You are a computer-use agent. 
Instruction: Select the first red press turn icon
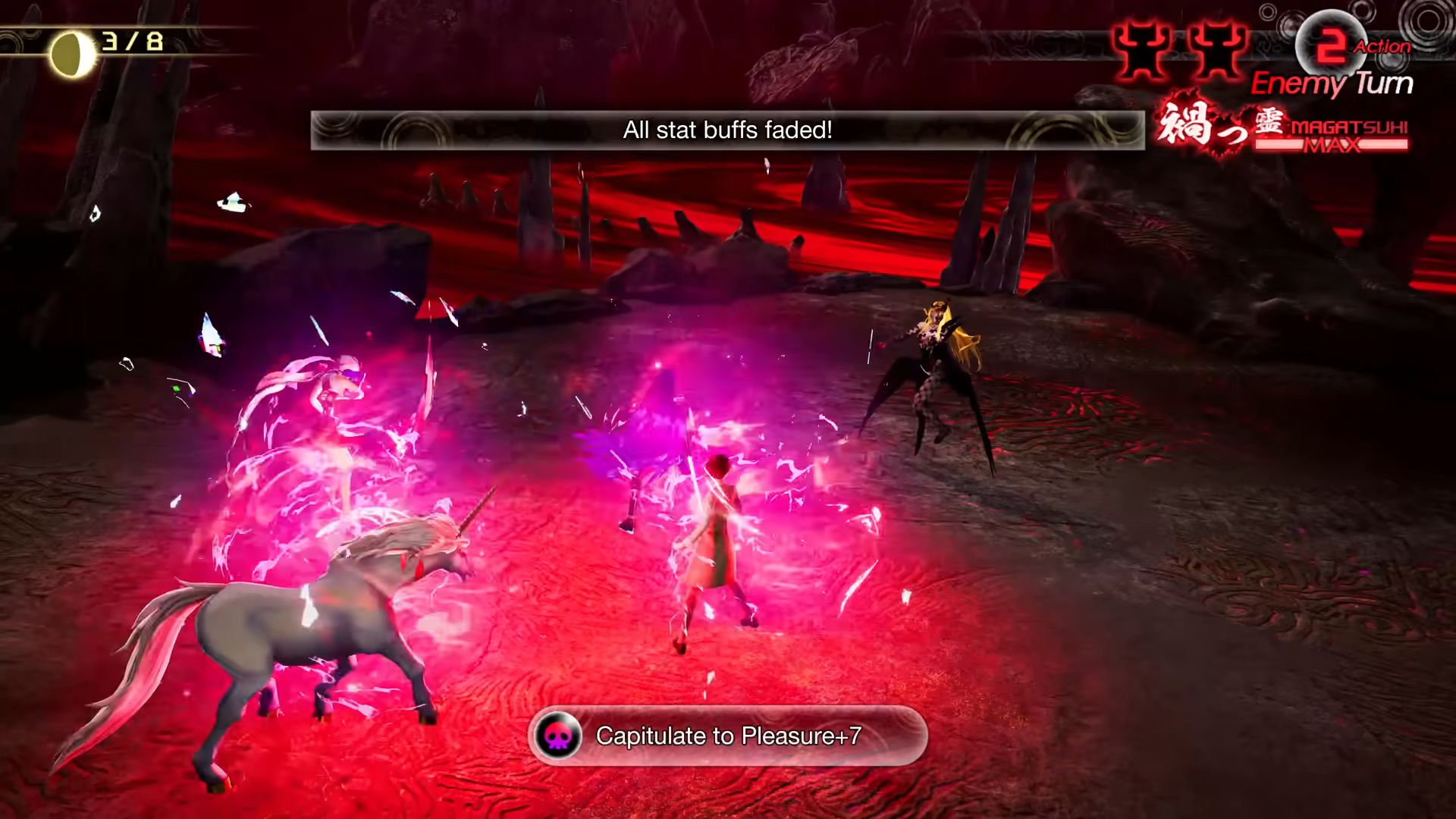tap(1143, 49)
